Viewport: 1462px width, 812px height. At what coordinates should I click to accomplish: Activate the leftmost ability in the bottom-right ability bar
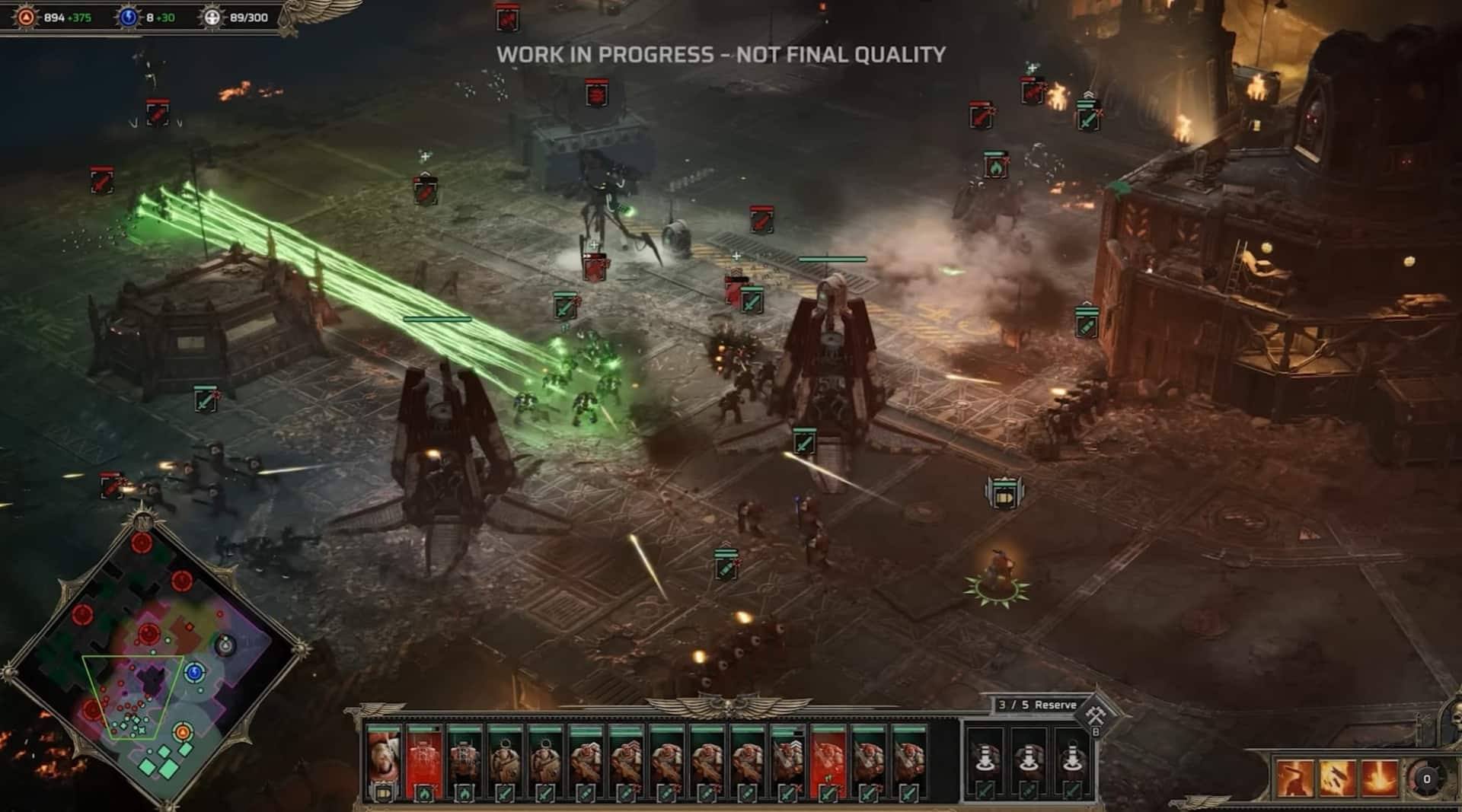pyautogui.click(x=1295, y=778)
